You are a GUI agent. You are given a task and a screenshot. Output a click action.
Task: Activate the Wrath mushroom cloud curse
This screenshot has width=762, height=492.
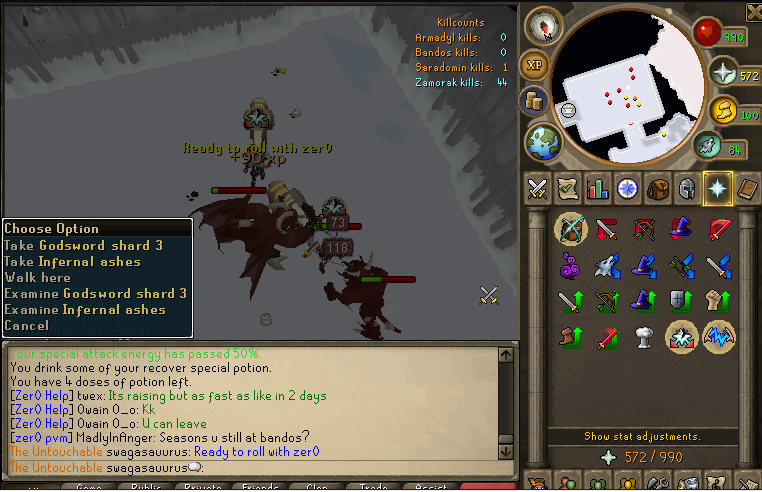(644, 337)
